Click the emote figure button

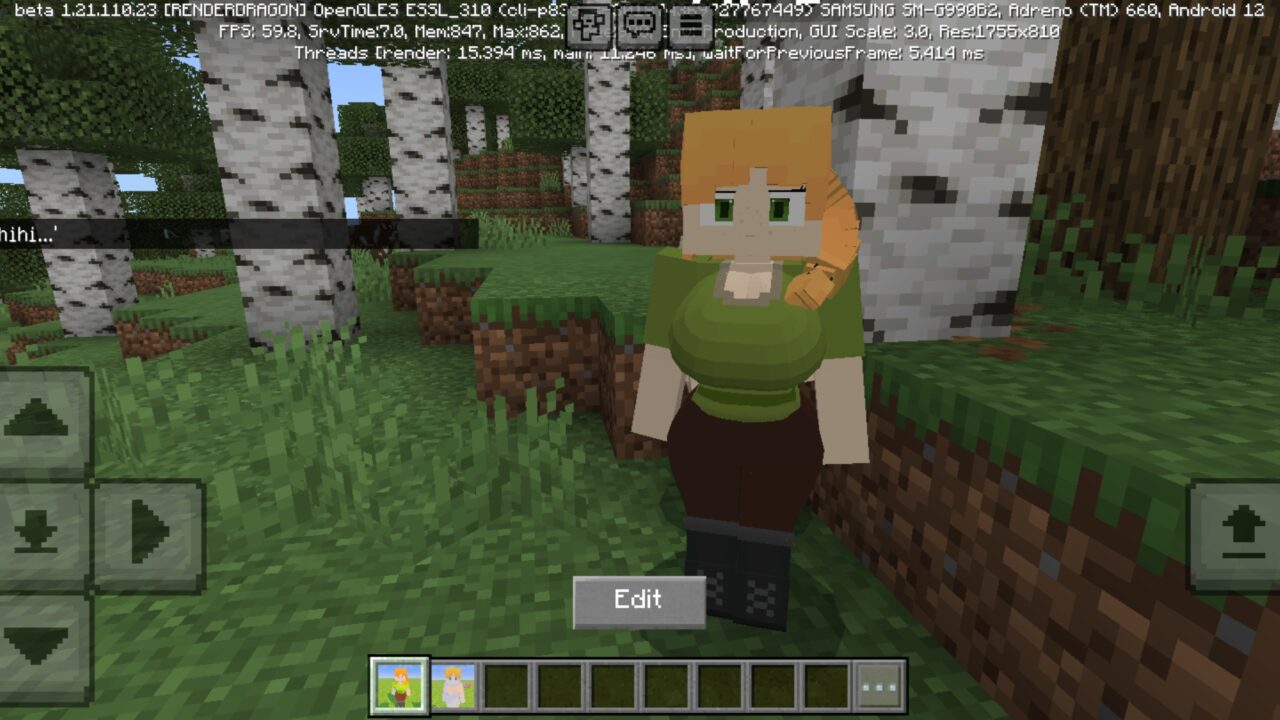point(590,24)
